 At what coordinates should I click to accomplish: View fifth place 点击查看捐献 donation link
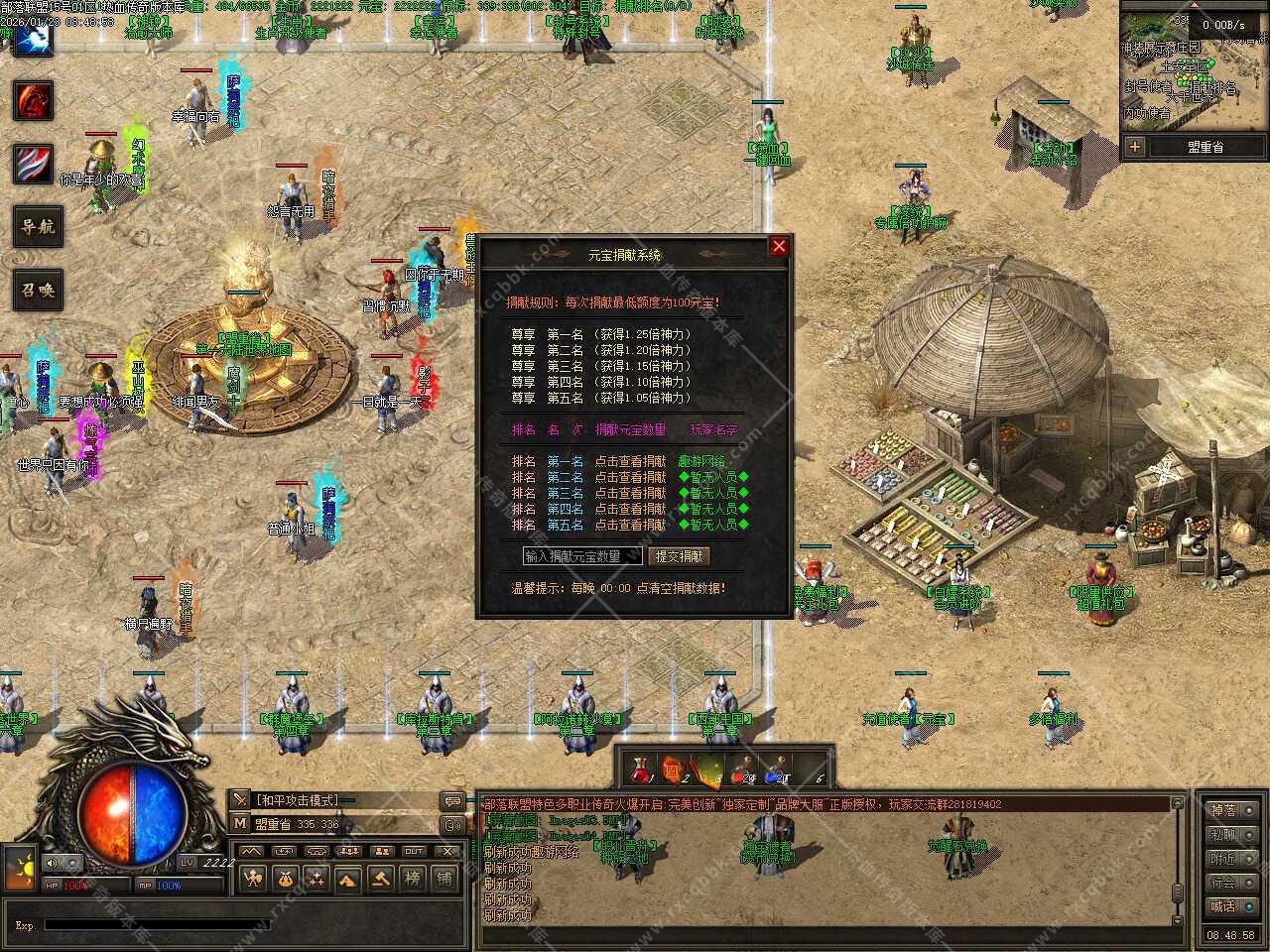[x=630, y=525]
